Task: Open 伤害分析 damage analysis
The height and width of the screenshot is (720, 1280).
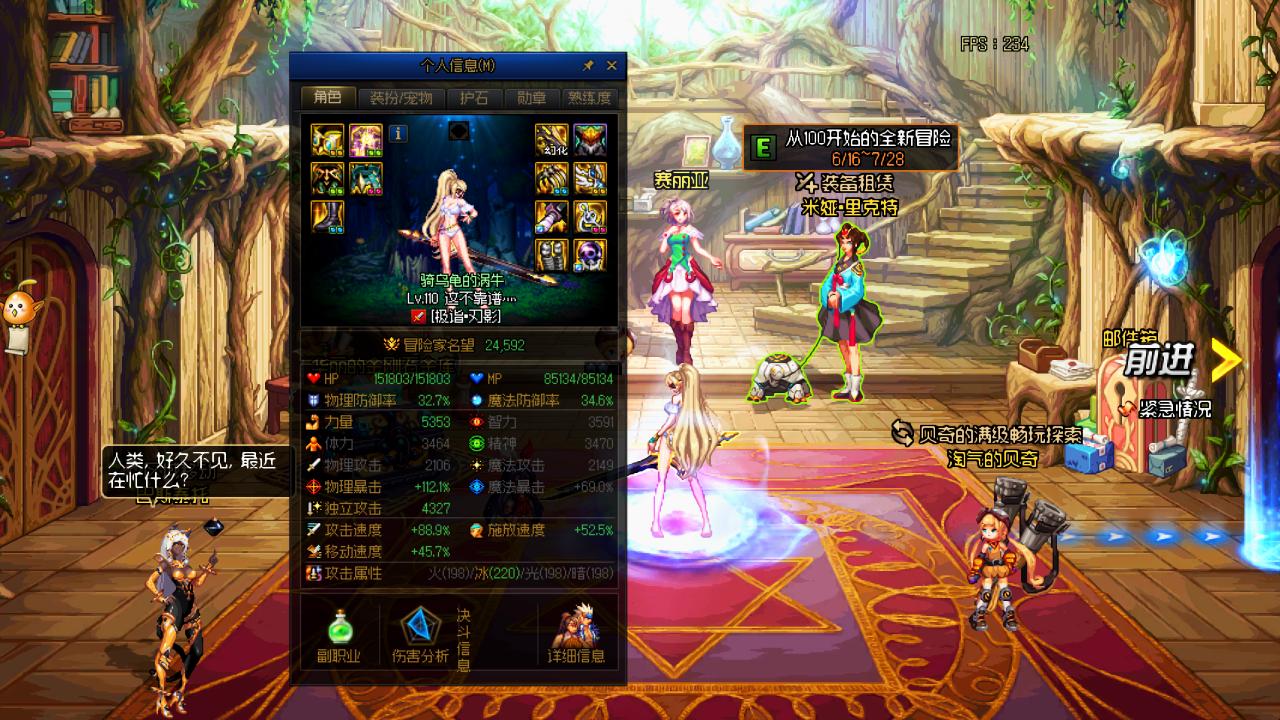Action: [x=420, y=637]
